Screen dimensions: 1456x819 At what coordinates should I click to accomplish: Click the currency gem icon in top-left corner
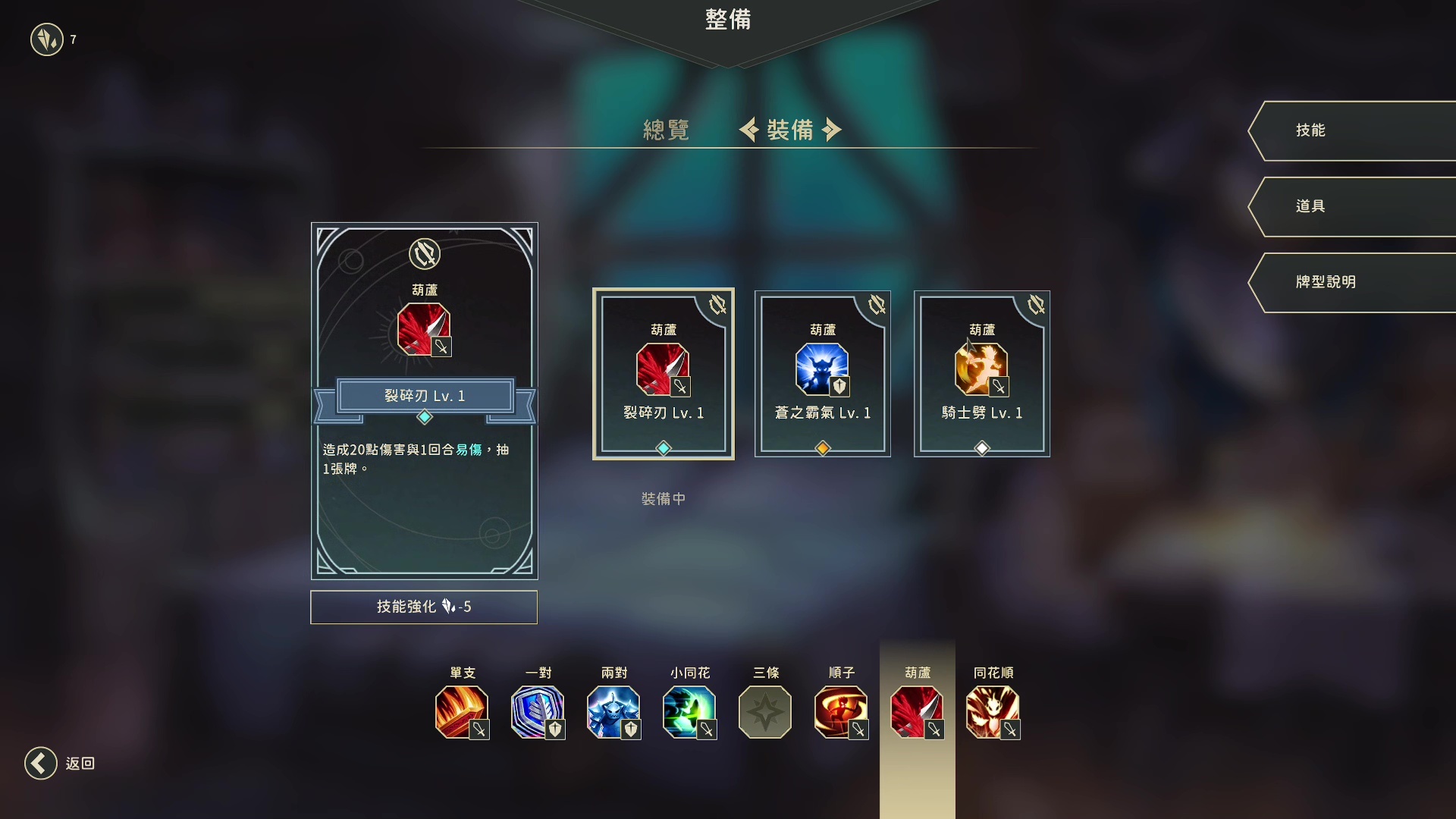click(47, 40)
